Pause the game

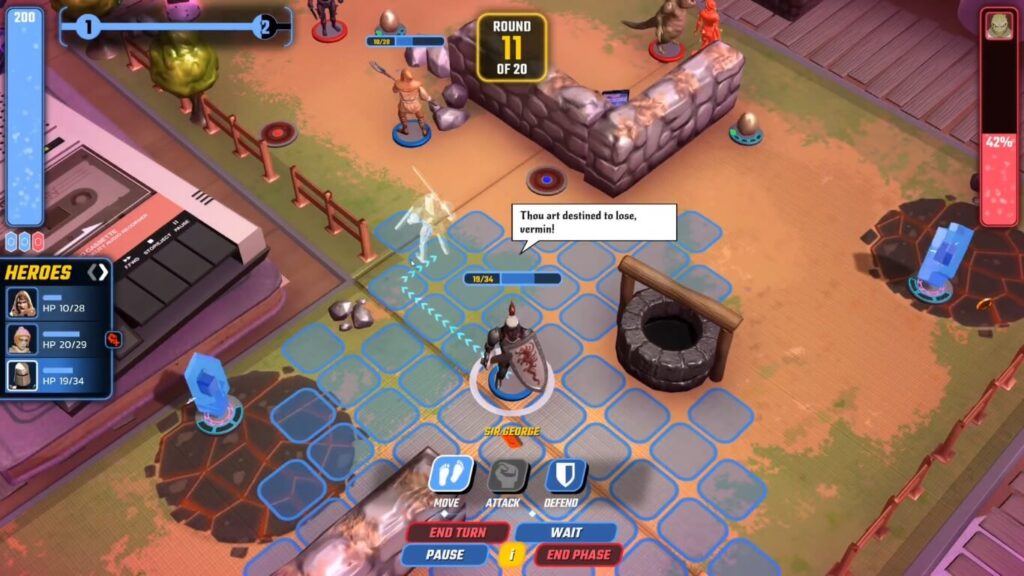(x=445, y=555)
